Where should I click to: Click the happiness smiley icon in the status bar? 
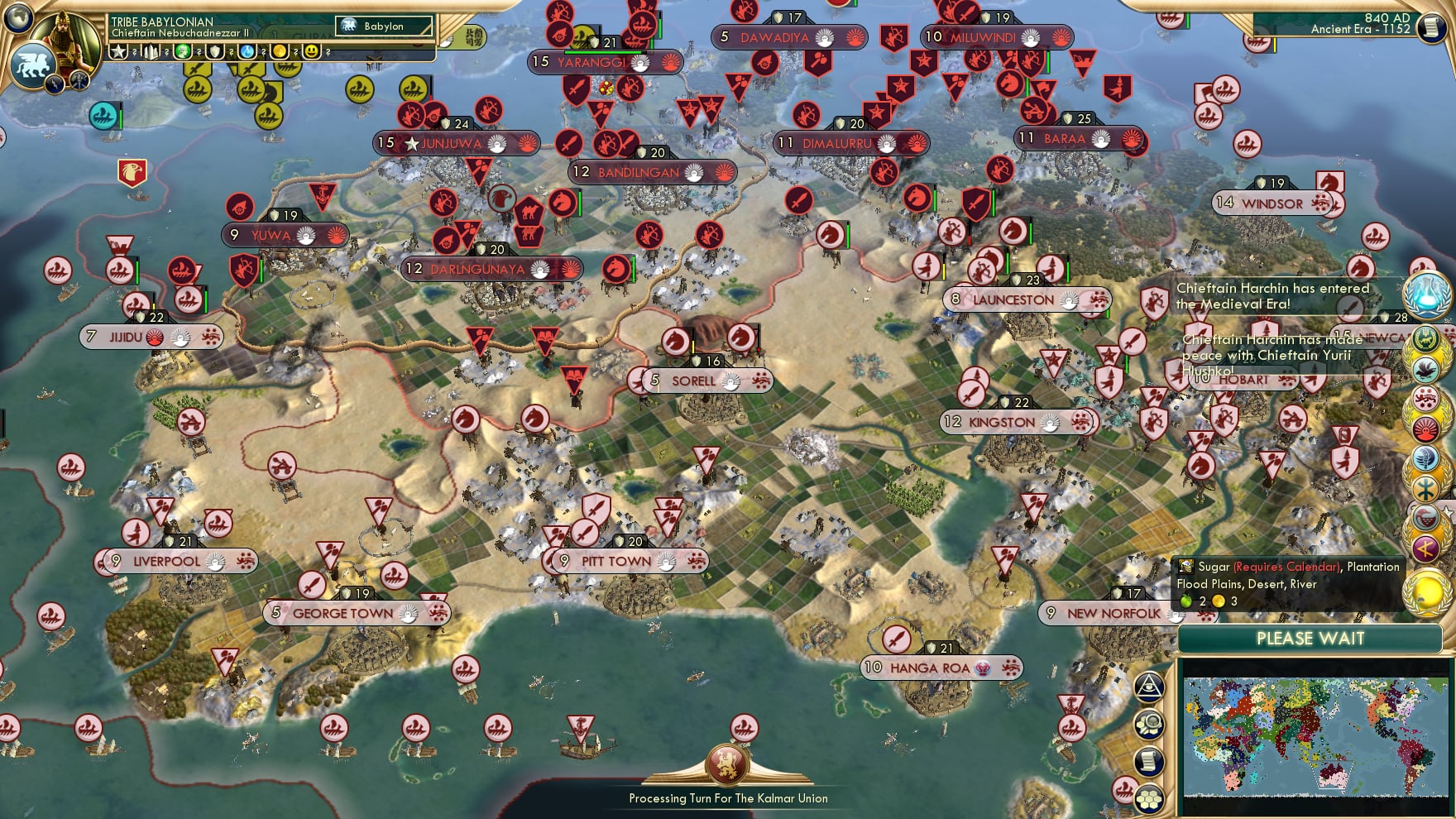[x=313, y=52]
